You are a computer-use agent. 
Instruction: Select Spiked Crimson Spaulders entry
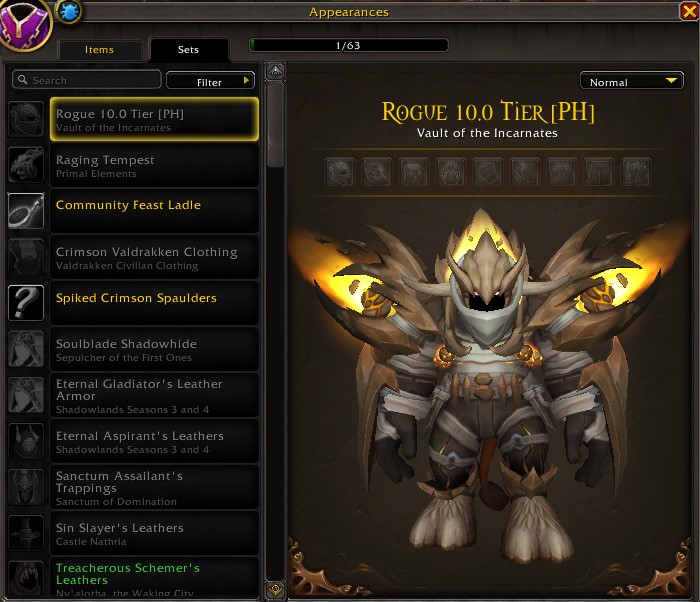click(154, 303)
